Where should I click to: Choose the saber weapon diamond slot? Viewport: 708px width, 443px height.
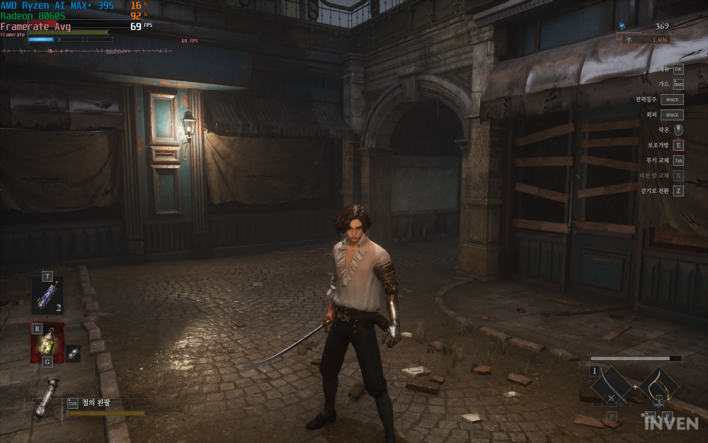click(x=611, y=386)
